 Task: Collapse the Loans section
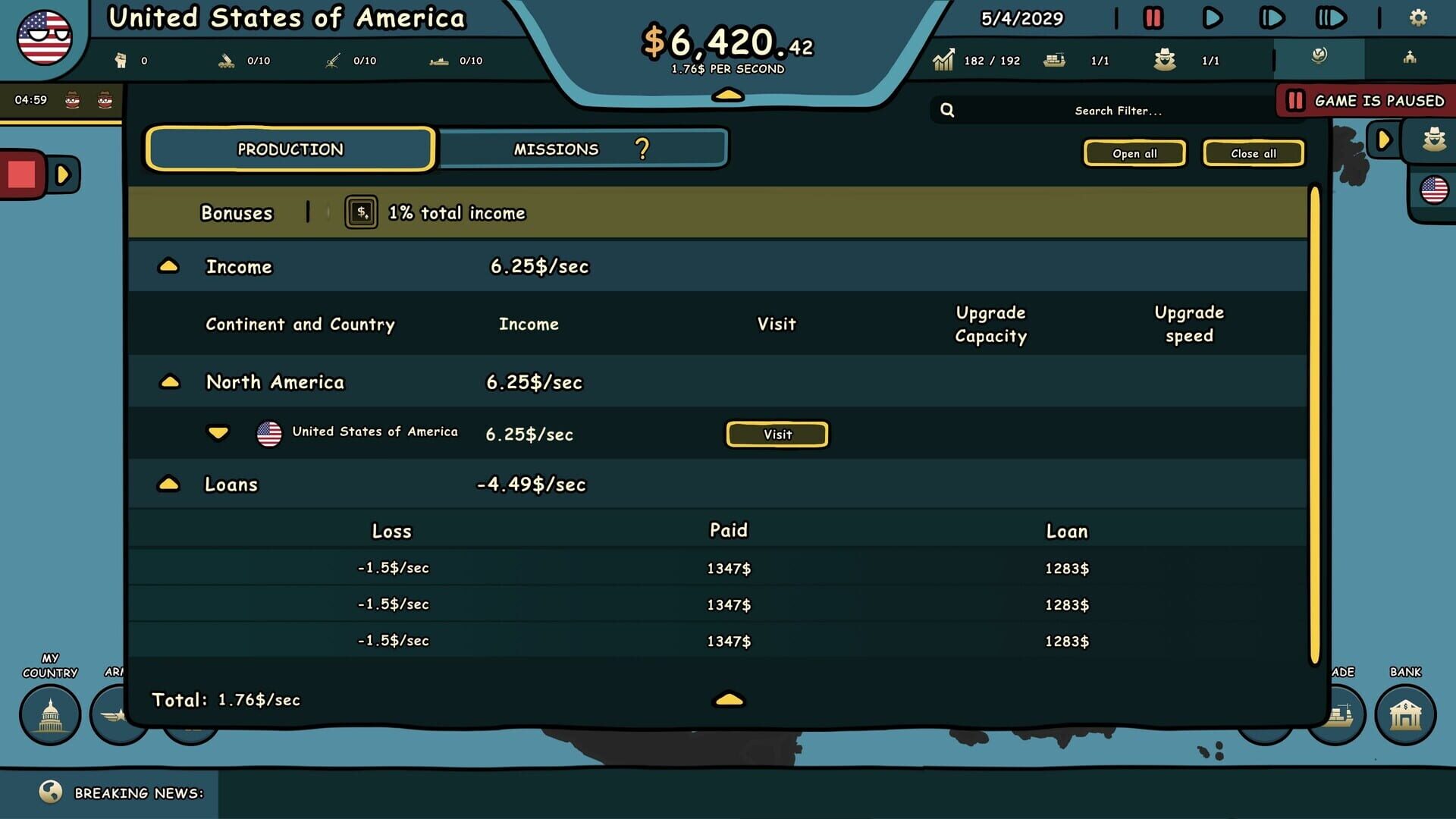(170, 484)
